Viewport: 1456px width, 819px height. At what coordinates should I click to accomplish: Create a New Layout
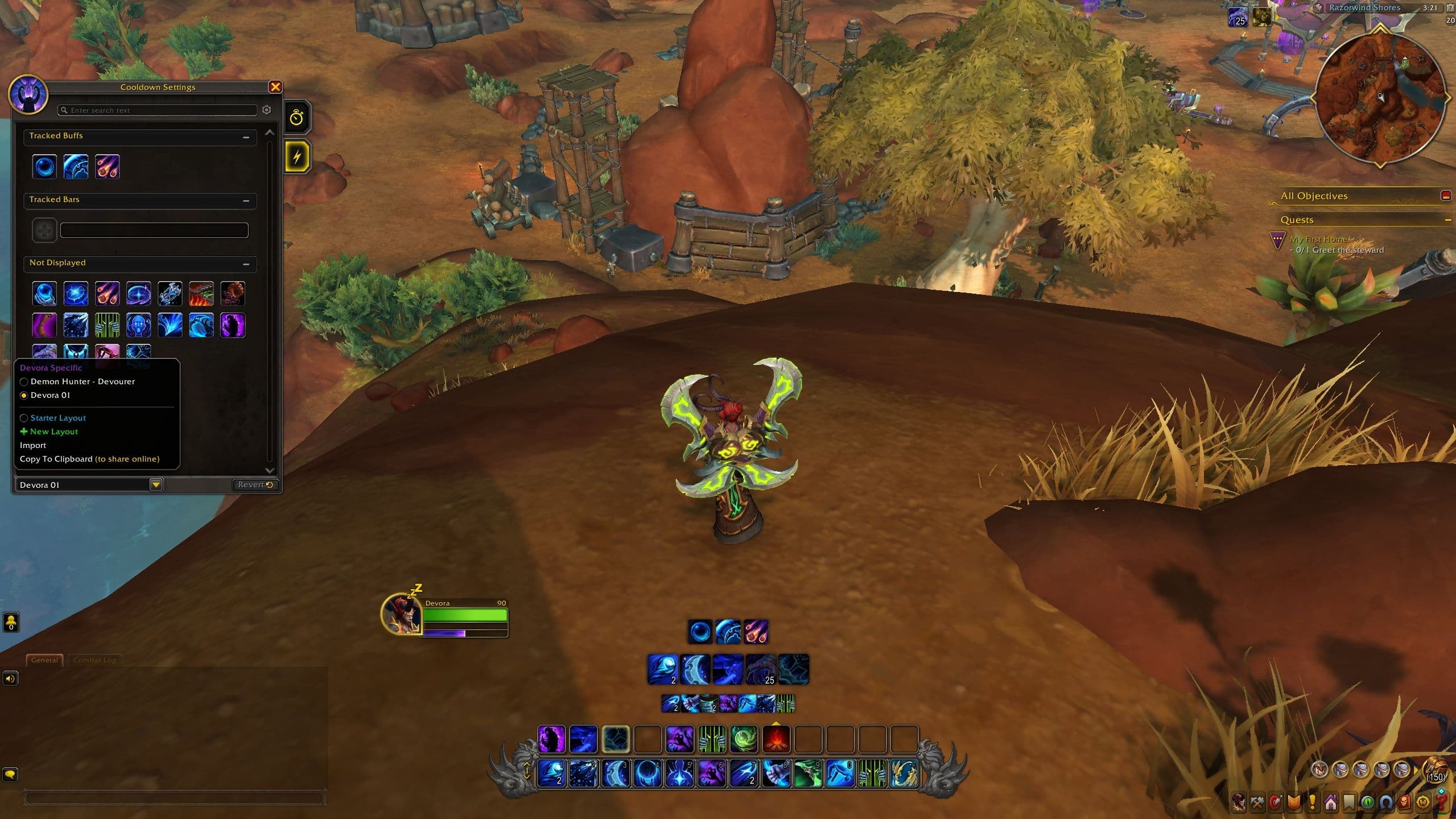[x=53, y=431]
